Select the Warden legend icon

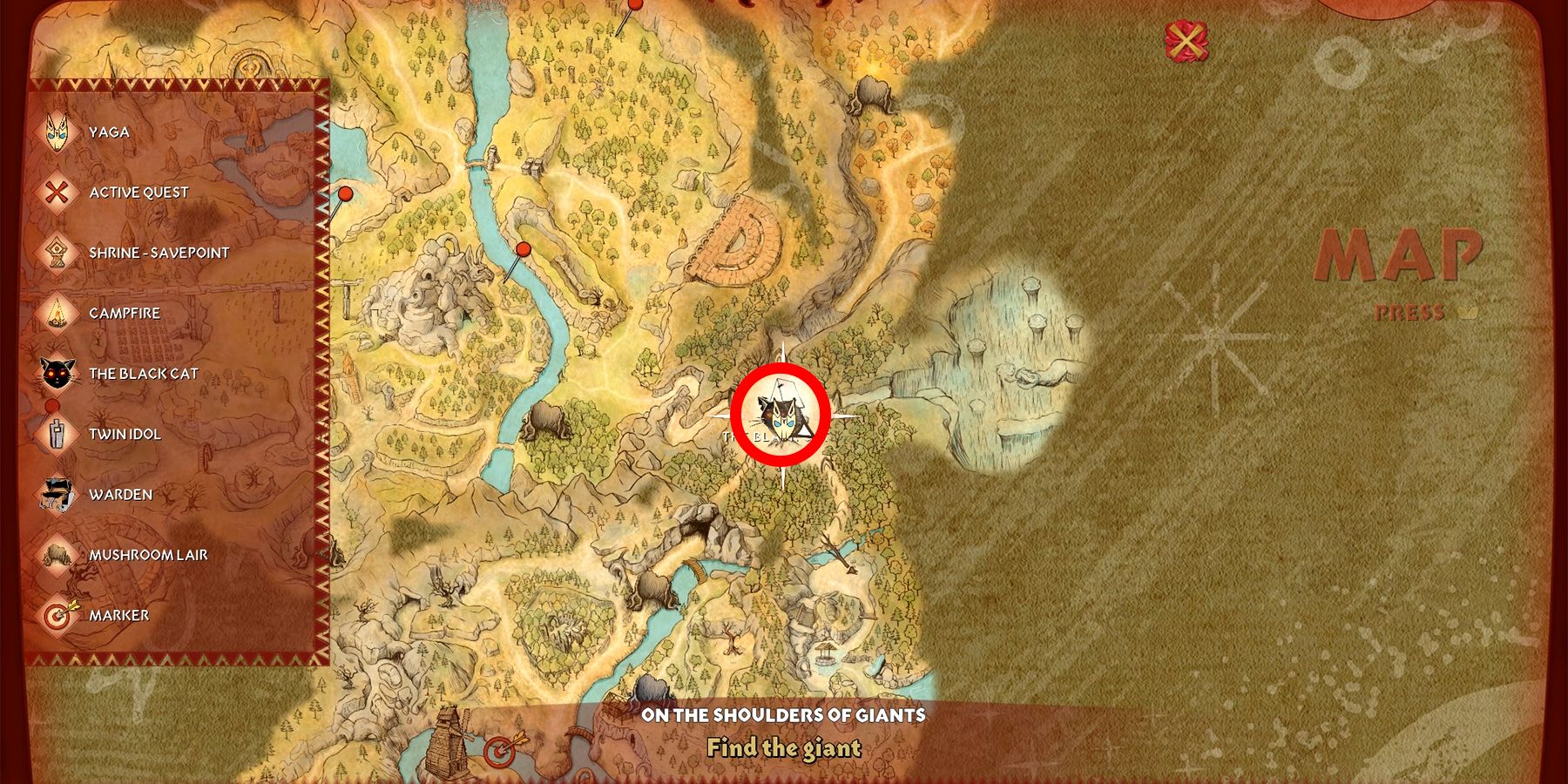click(x=57, y=493)
